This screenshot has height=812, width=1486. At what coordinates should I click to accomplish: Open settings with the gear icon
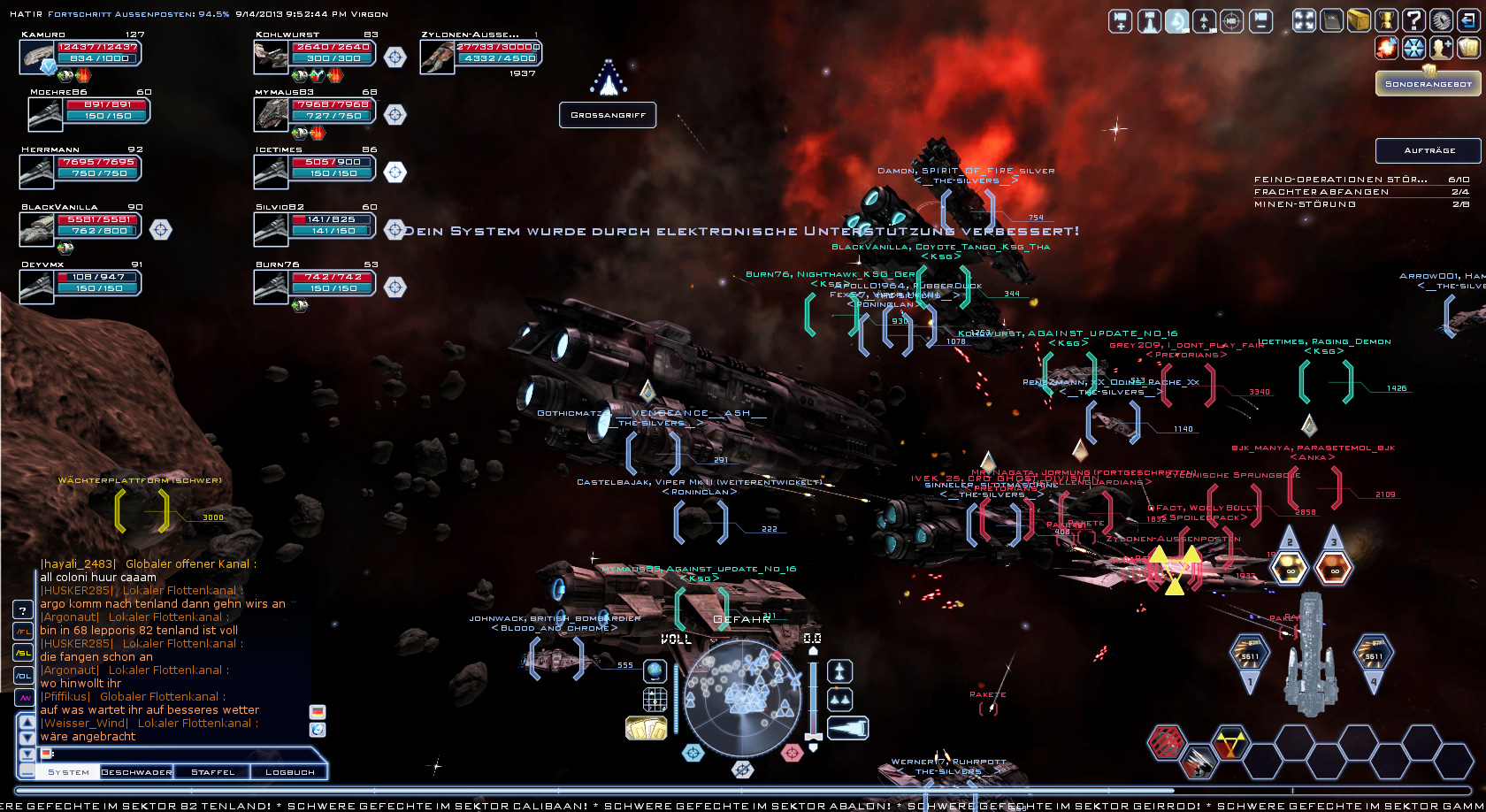1441,21
